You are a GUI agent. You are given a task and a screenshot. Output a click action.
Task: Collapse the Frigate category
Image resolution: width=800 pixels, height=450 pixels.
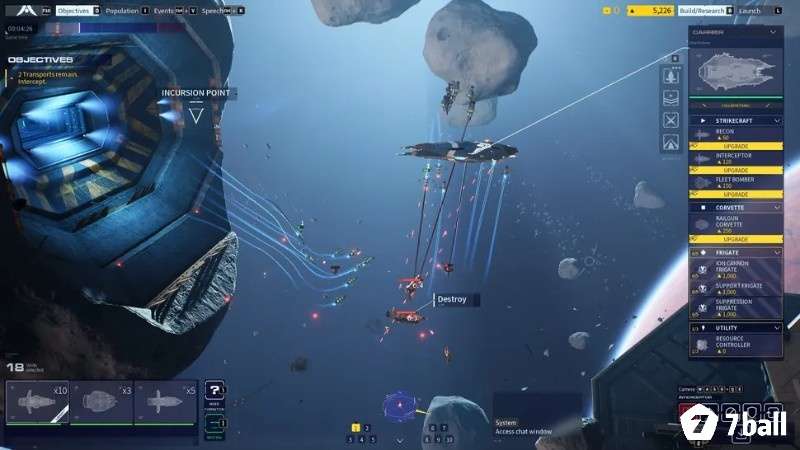pyautogui.click(x=777, y=252)
